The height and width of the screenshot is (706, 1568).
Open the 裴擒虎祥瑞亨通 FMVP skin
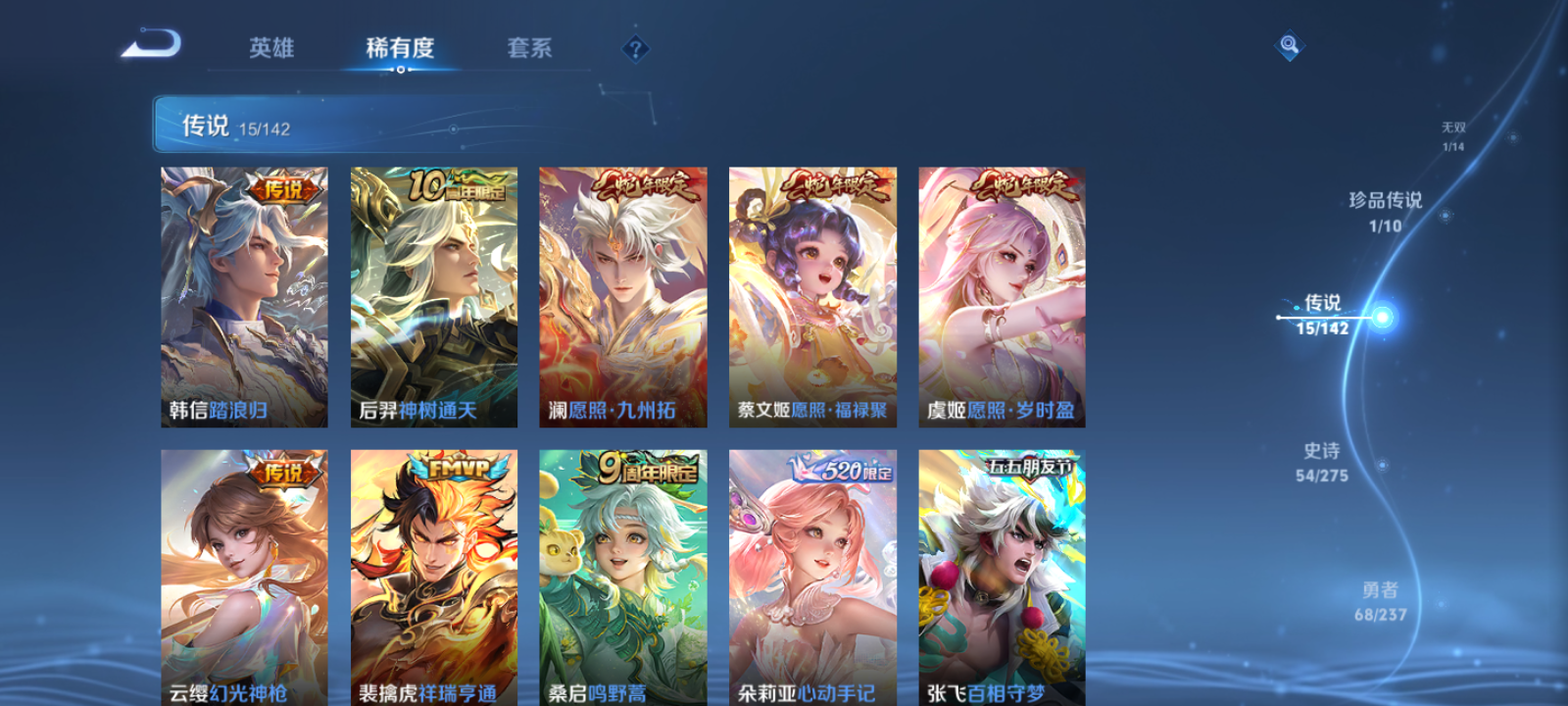coord(431,579)
